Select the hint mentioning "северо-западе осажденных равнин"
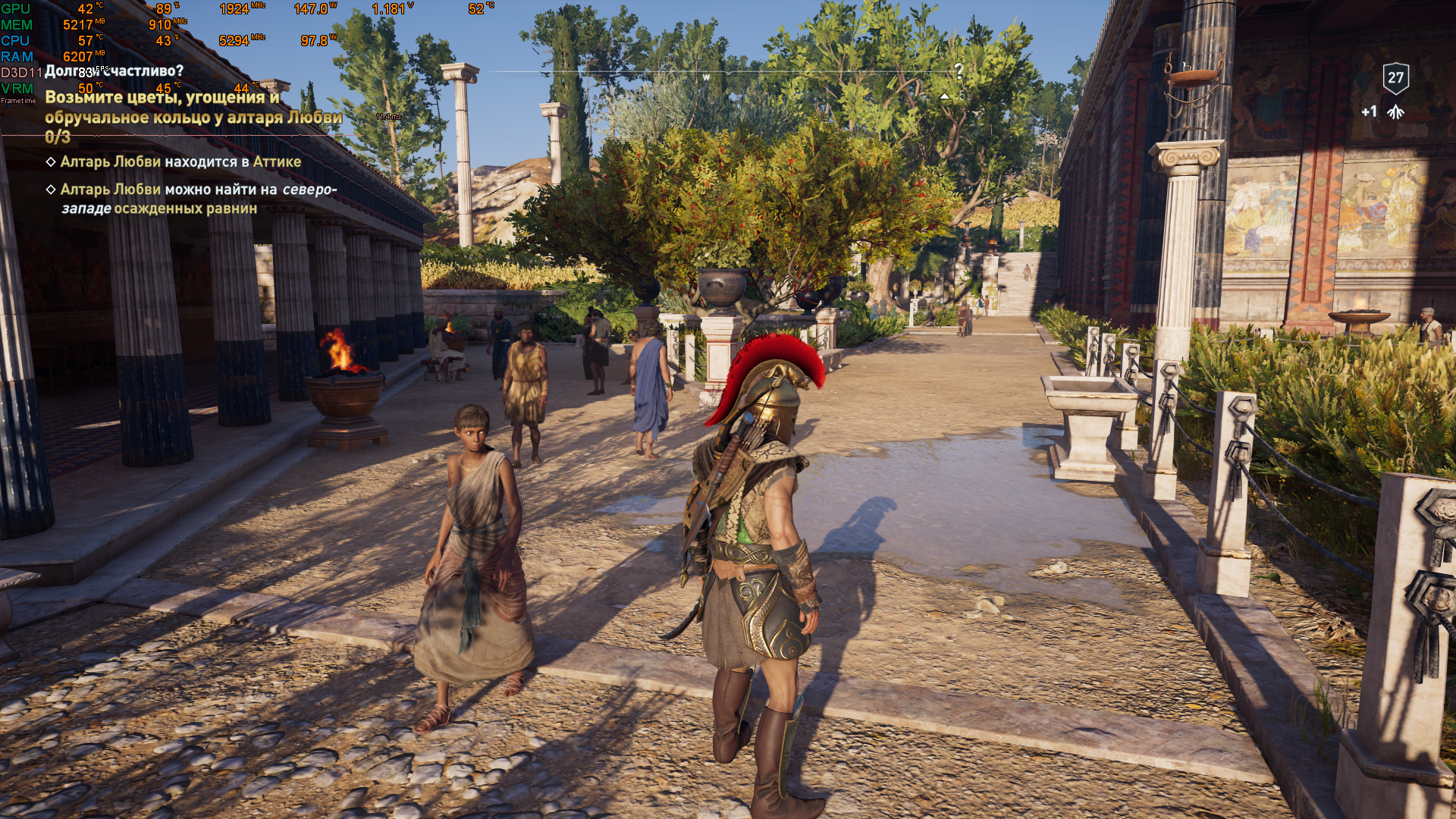This screenshot has height=819, width=1456. [197, 199]
